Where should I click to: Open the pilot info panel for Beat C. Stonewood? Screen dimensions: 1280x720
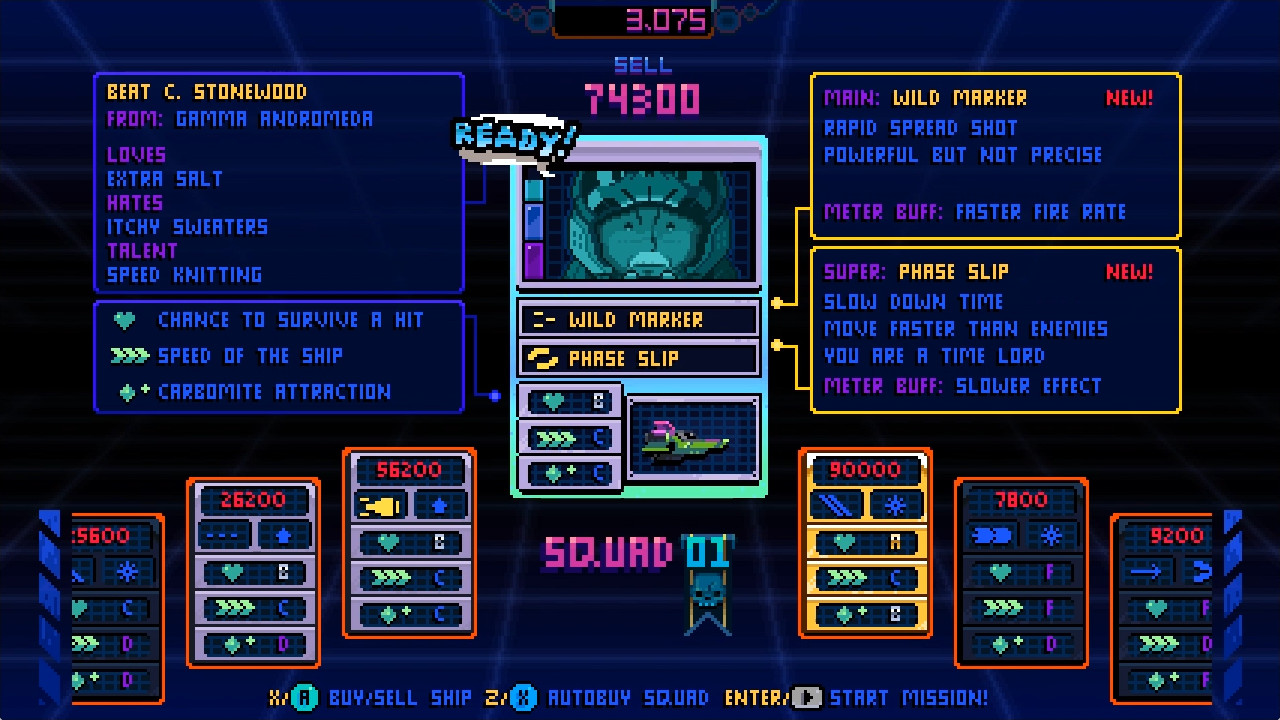coord(278,180)
